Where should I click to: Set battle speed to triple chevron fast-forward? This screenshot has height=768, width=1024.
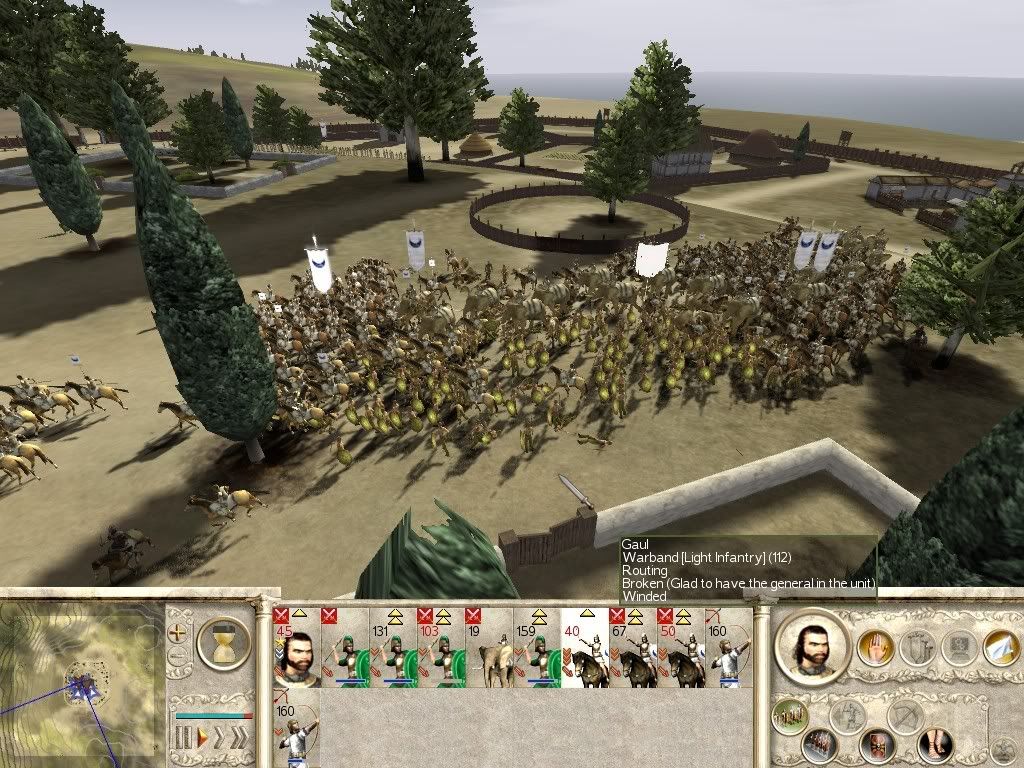click(x=238, y=739)
